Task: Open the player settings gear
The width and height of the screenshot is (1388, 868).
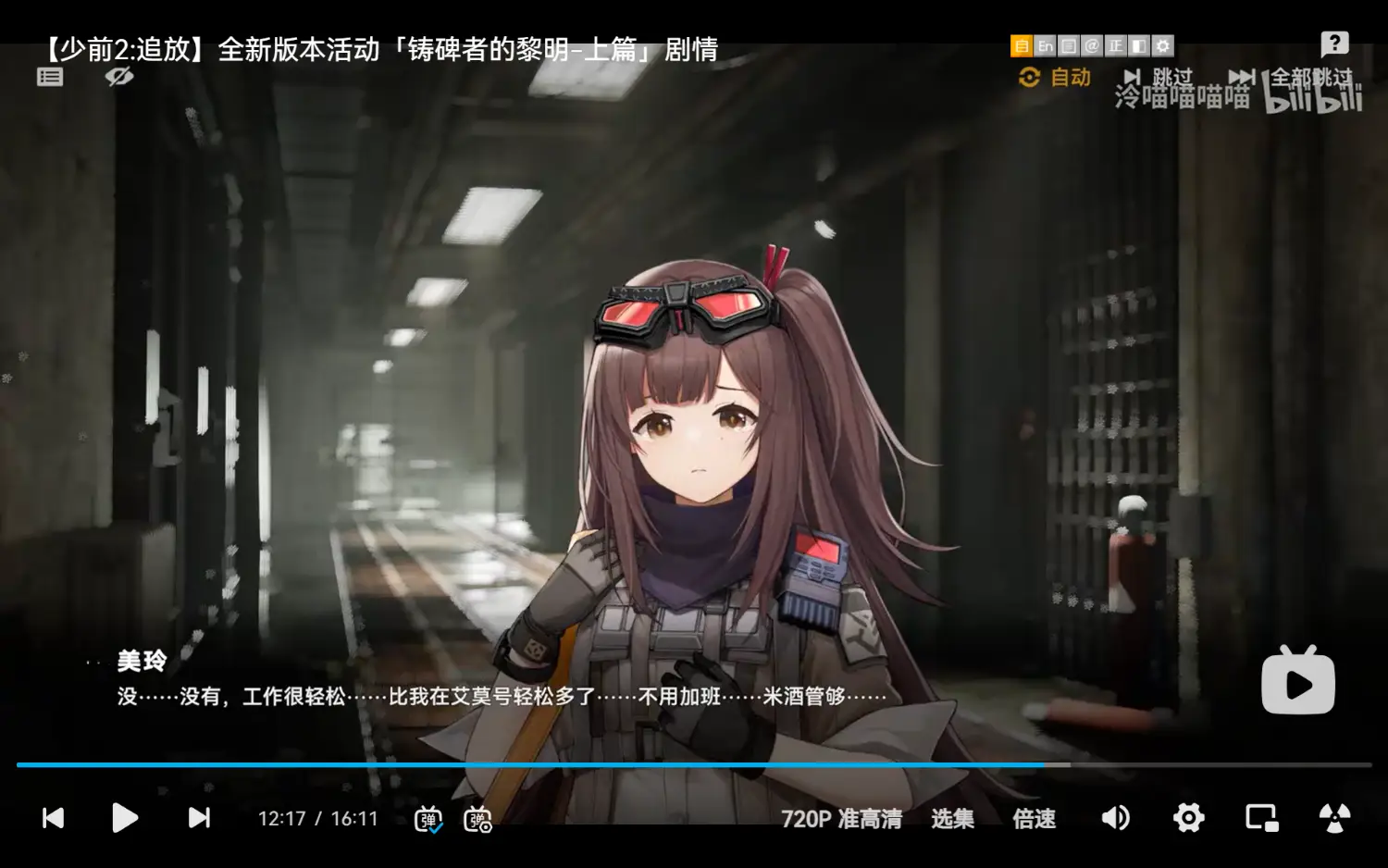Action: 1189,818
